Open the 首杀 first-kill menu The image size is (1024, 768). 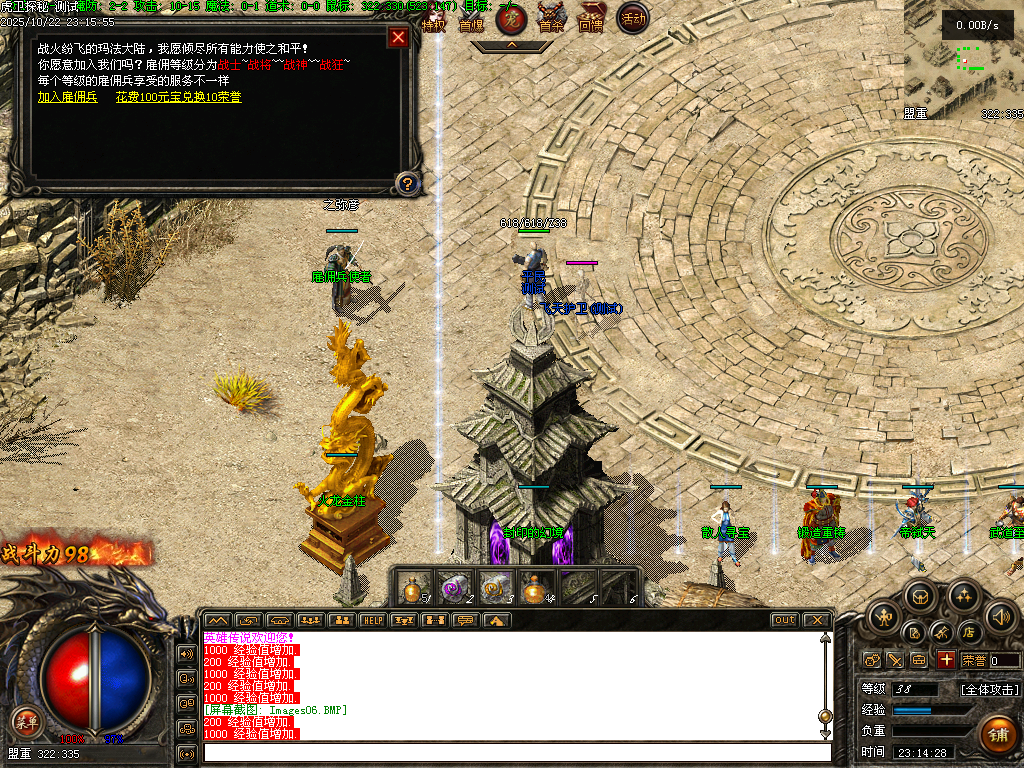pyautogui.click(x=551, y=20)
